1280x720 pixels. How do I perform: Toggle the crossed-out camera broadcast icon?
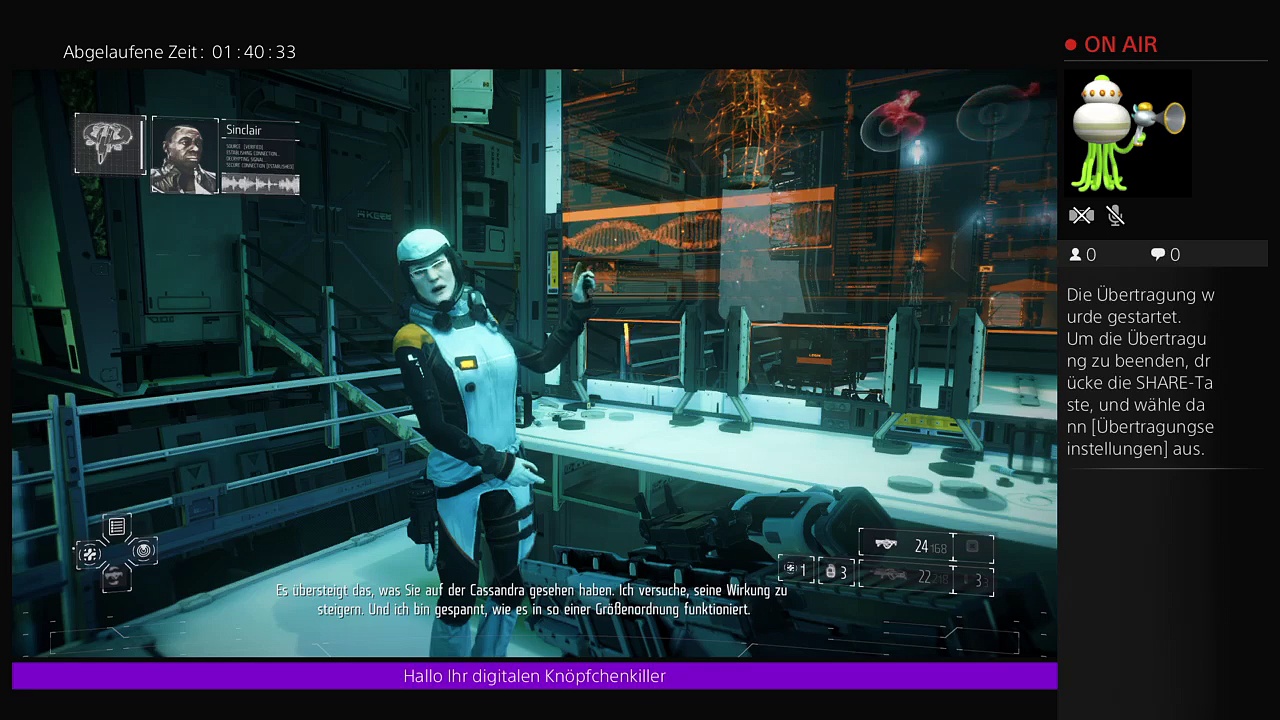click(x=1081, y=215)
